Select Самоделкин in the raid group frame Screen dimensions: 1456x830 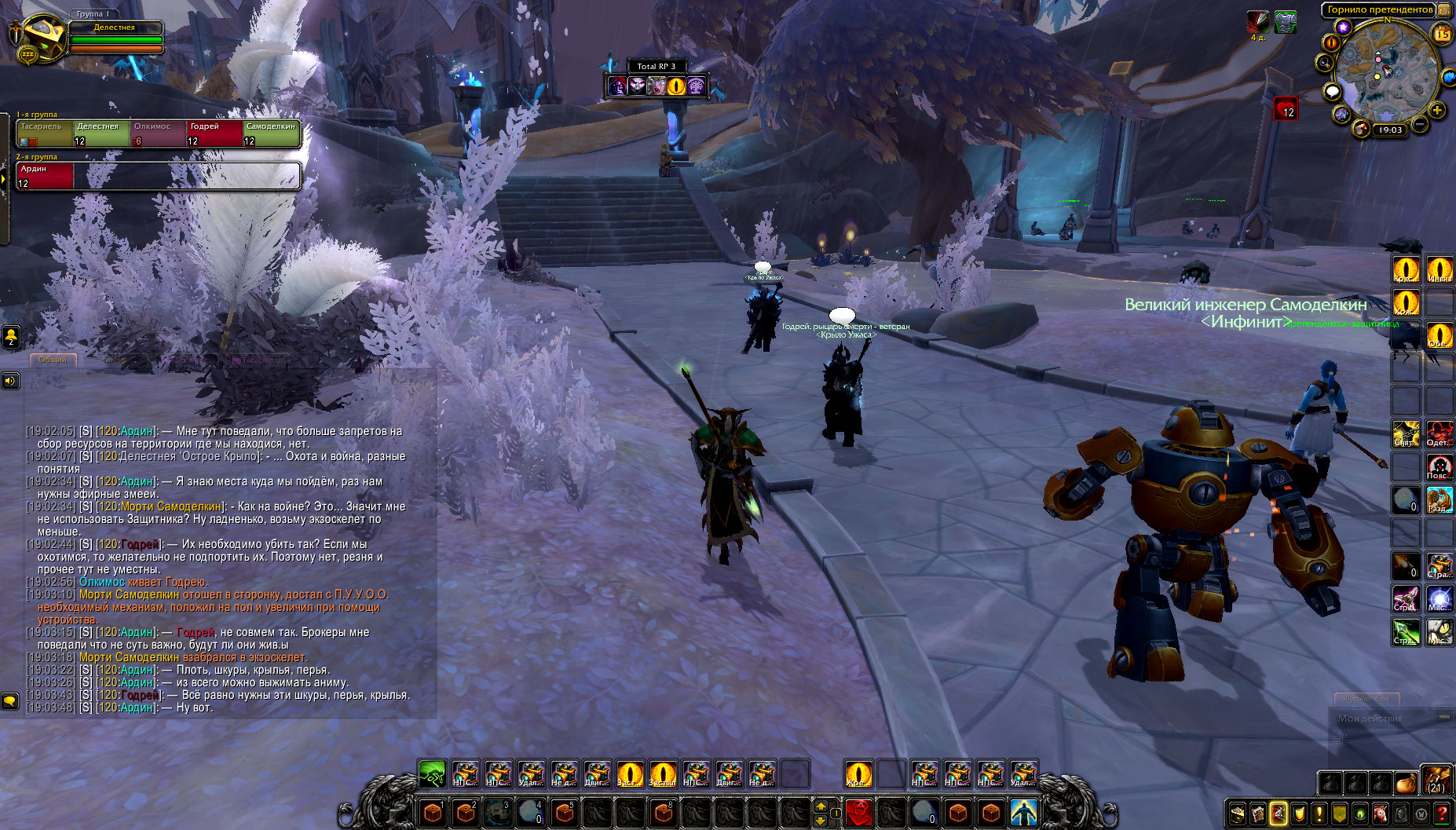pos(271,133)
